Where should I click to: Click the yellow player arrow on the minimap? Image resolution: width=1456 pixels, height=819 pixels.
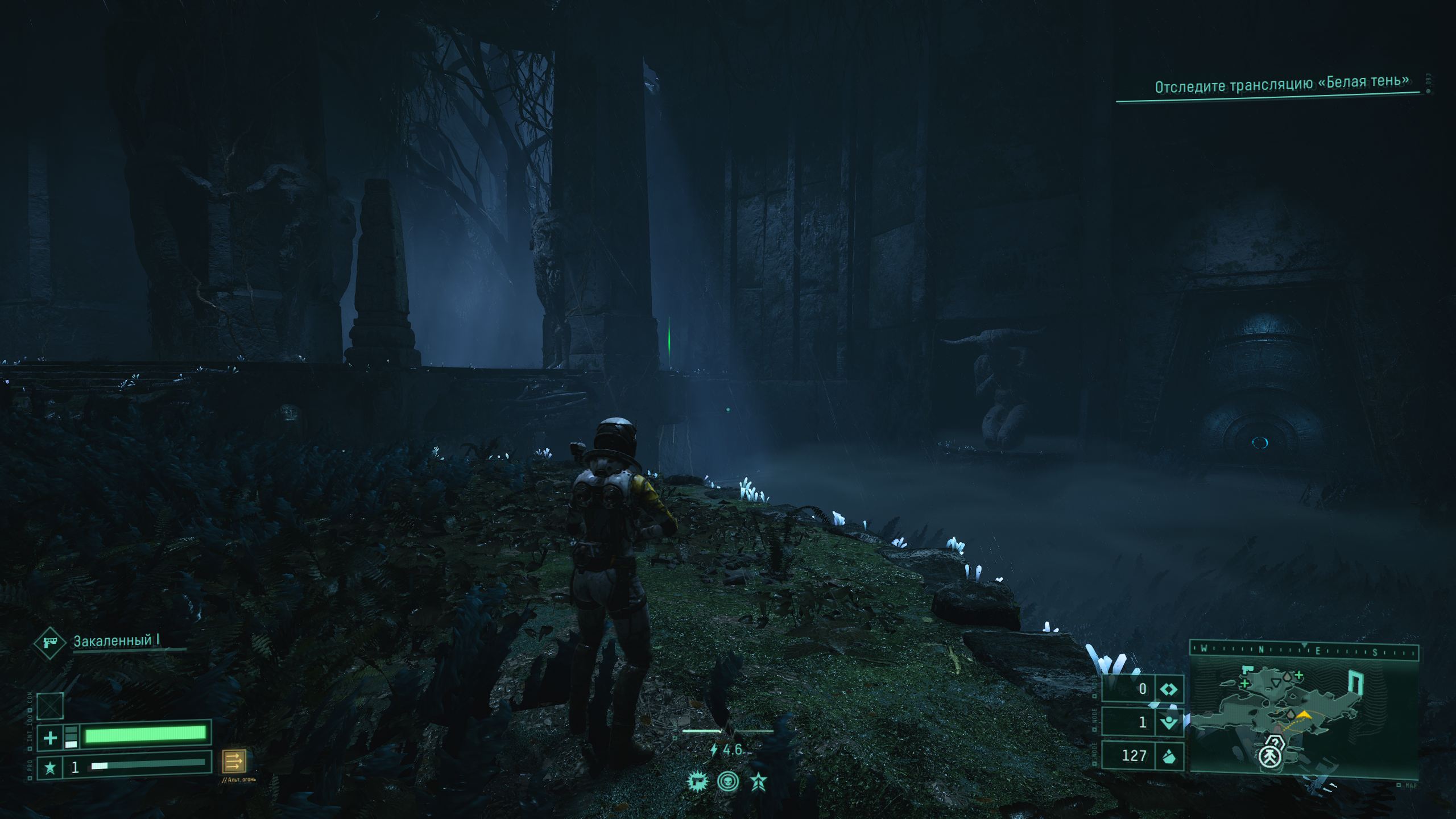coord(1305,714)
